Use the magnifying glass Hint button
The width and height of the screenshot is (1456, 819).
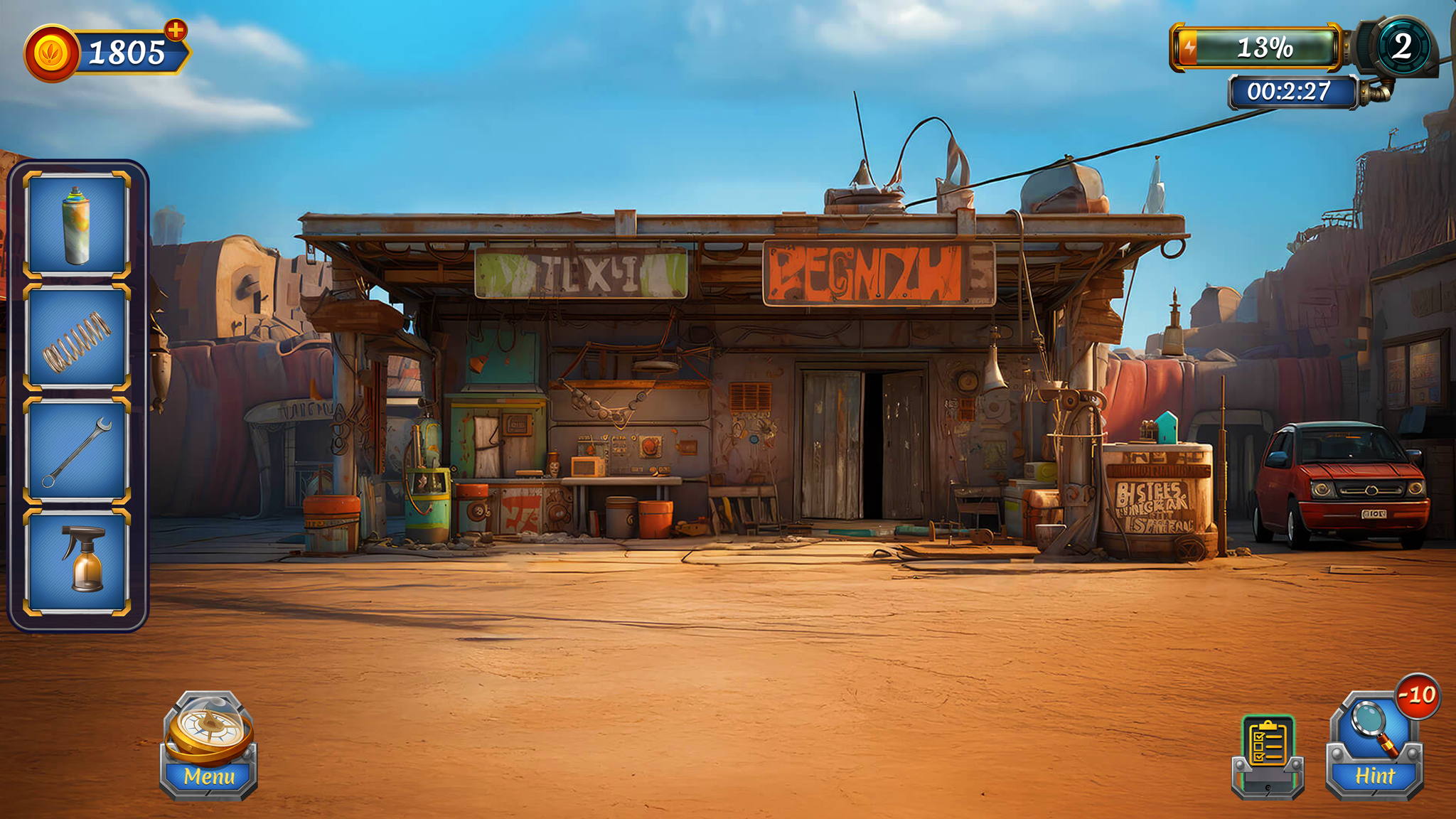click(1374, 748)
